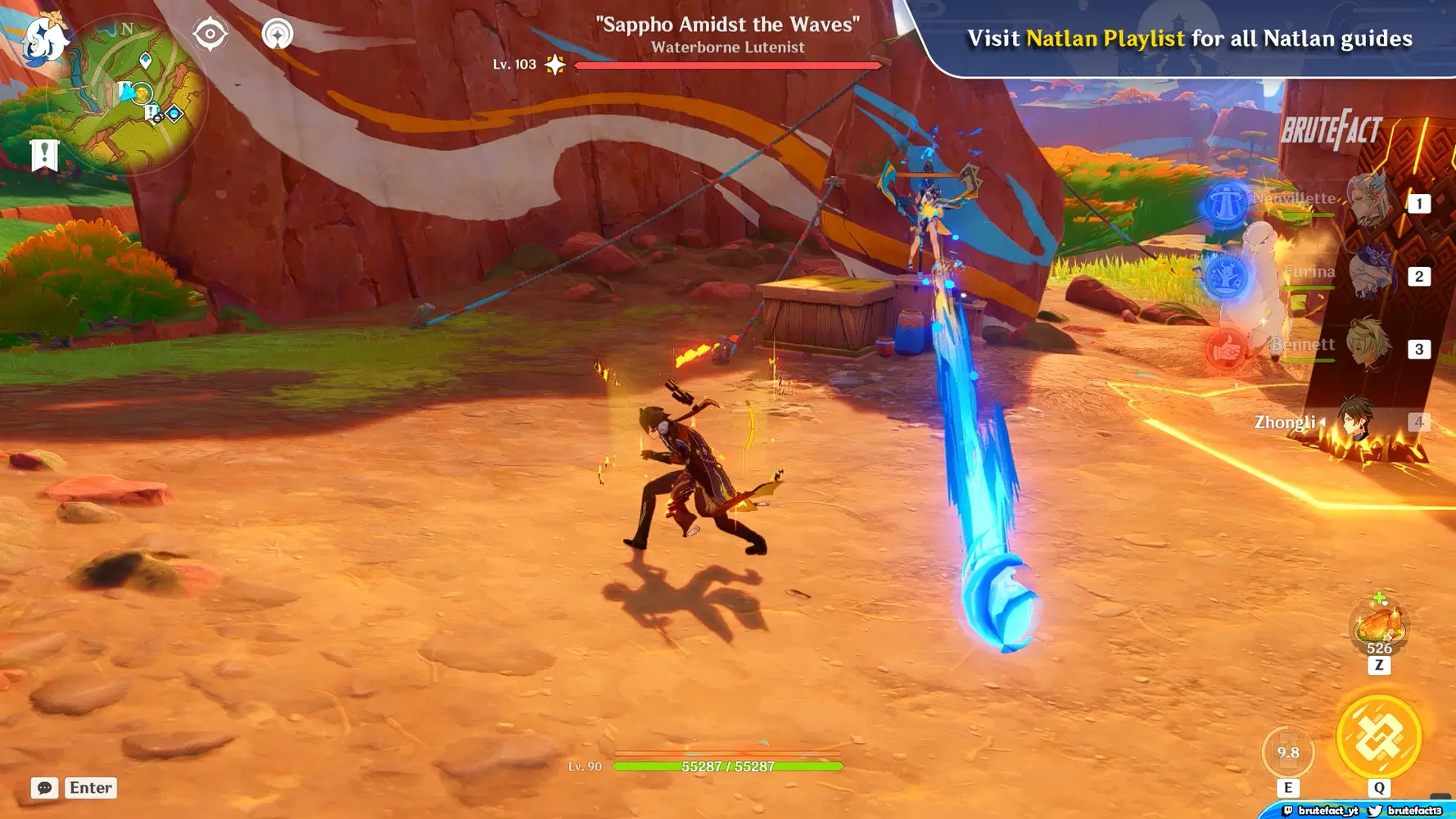Expand Zhongli's active character arrow
Viewport: 1456px width, 819px height.
(x=1323, y=423)
